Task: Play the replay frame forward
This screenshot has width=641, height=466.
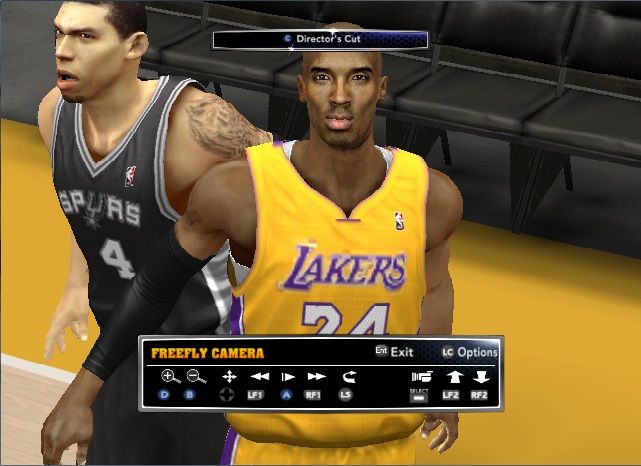Action: click(288, 377)
